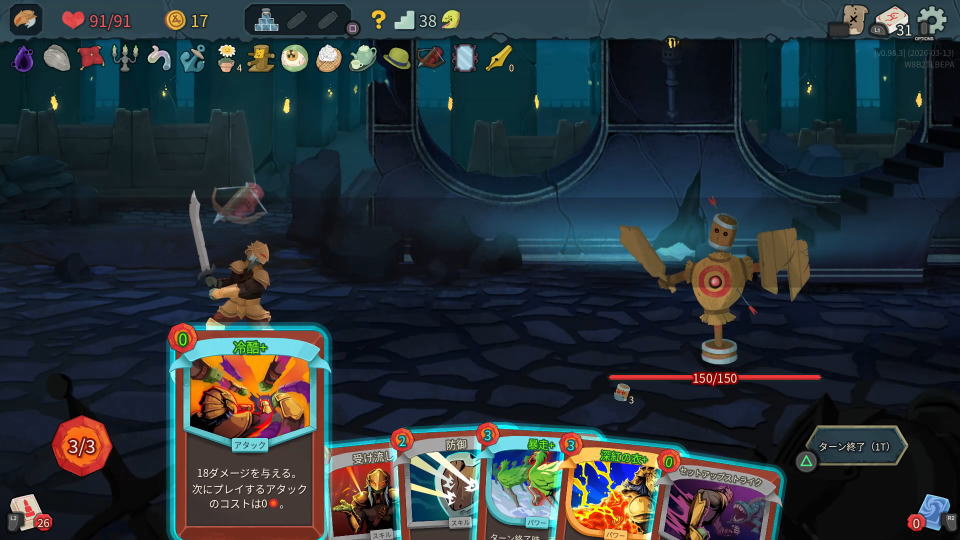Open the settings gear menu

tap(931, 19)
